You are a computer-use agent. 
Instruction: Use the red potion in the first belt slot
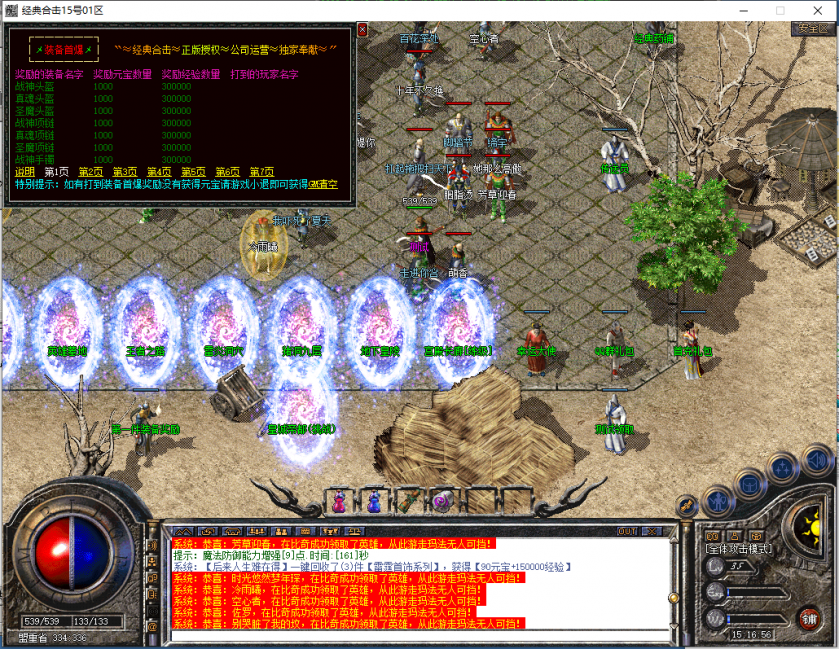point(340,501)
